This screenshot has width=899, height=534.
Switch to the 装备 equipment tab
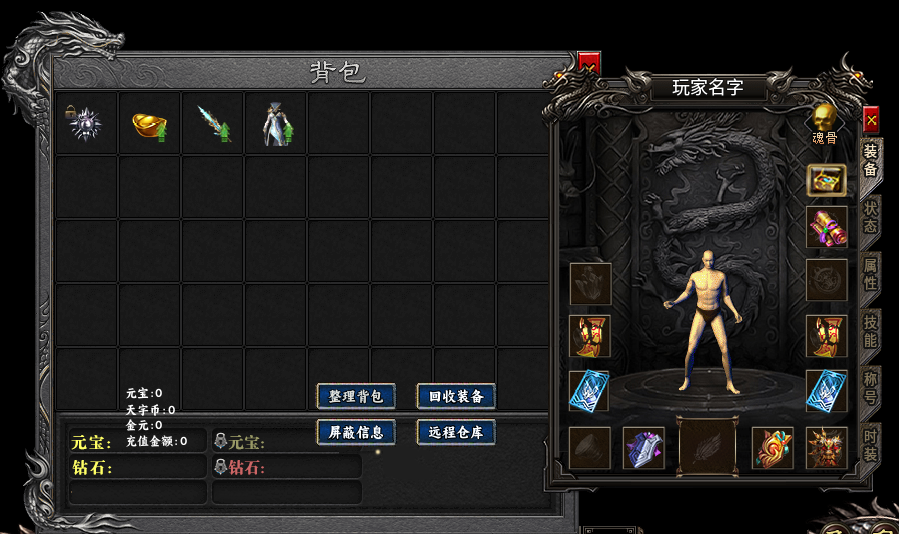pyautogui.click(x=870, y=162)
